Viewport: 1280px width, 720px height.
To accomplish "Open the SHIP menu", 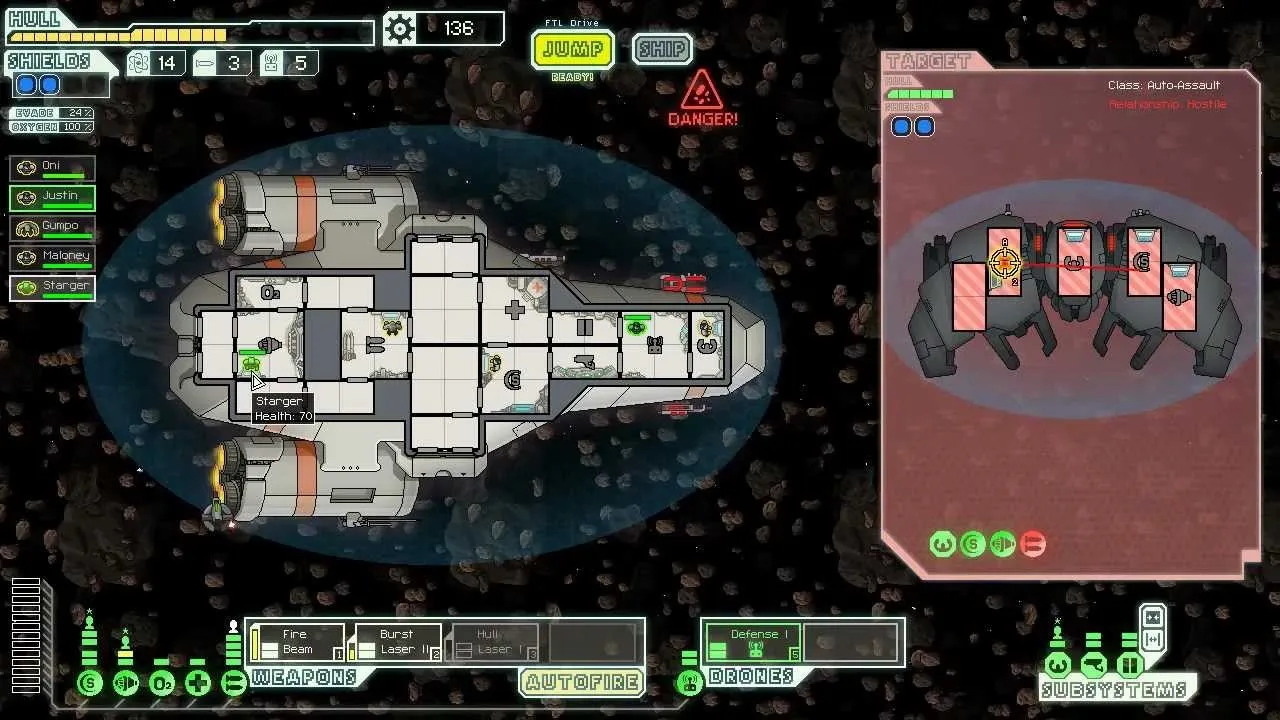I will pos(661,49).
